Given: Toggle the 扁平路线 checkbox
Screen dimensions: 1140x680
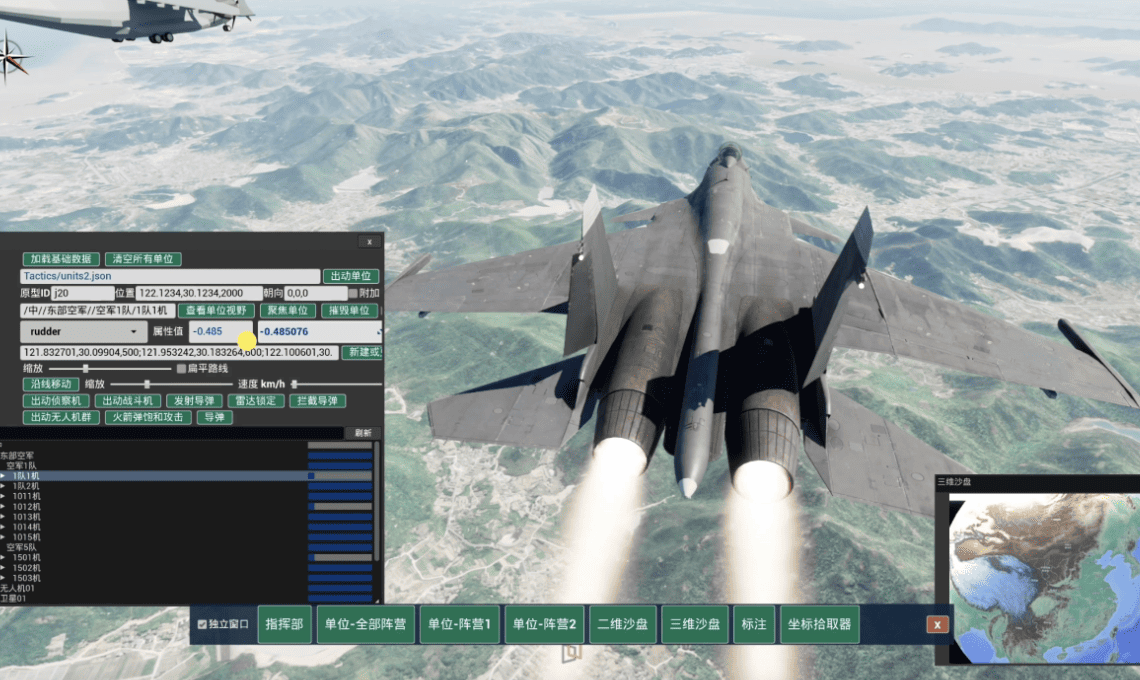Looking at the screenshot, I should coord(181,369).
